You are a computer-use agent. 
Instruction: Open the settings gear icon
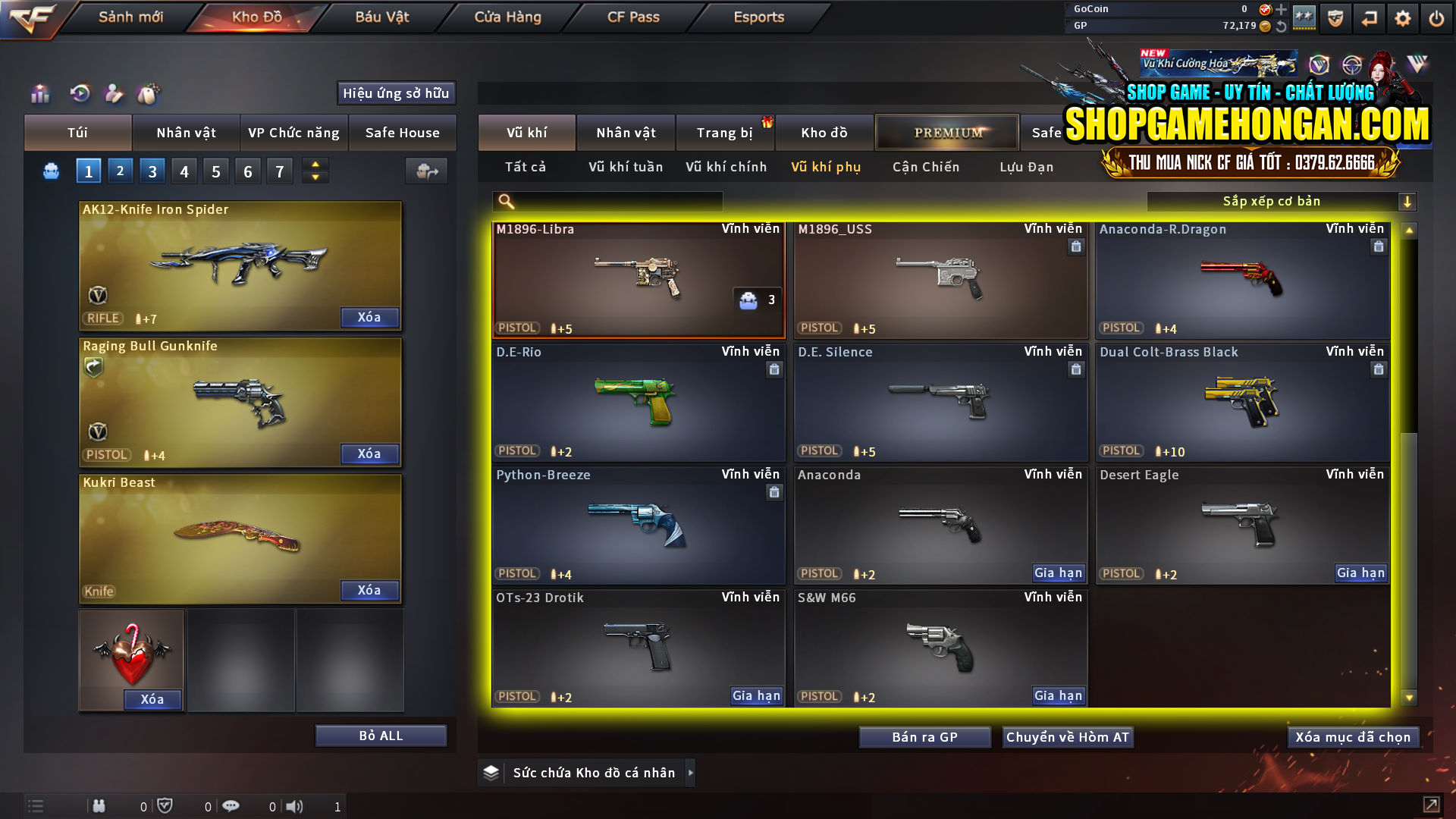point(1403,17)
